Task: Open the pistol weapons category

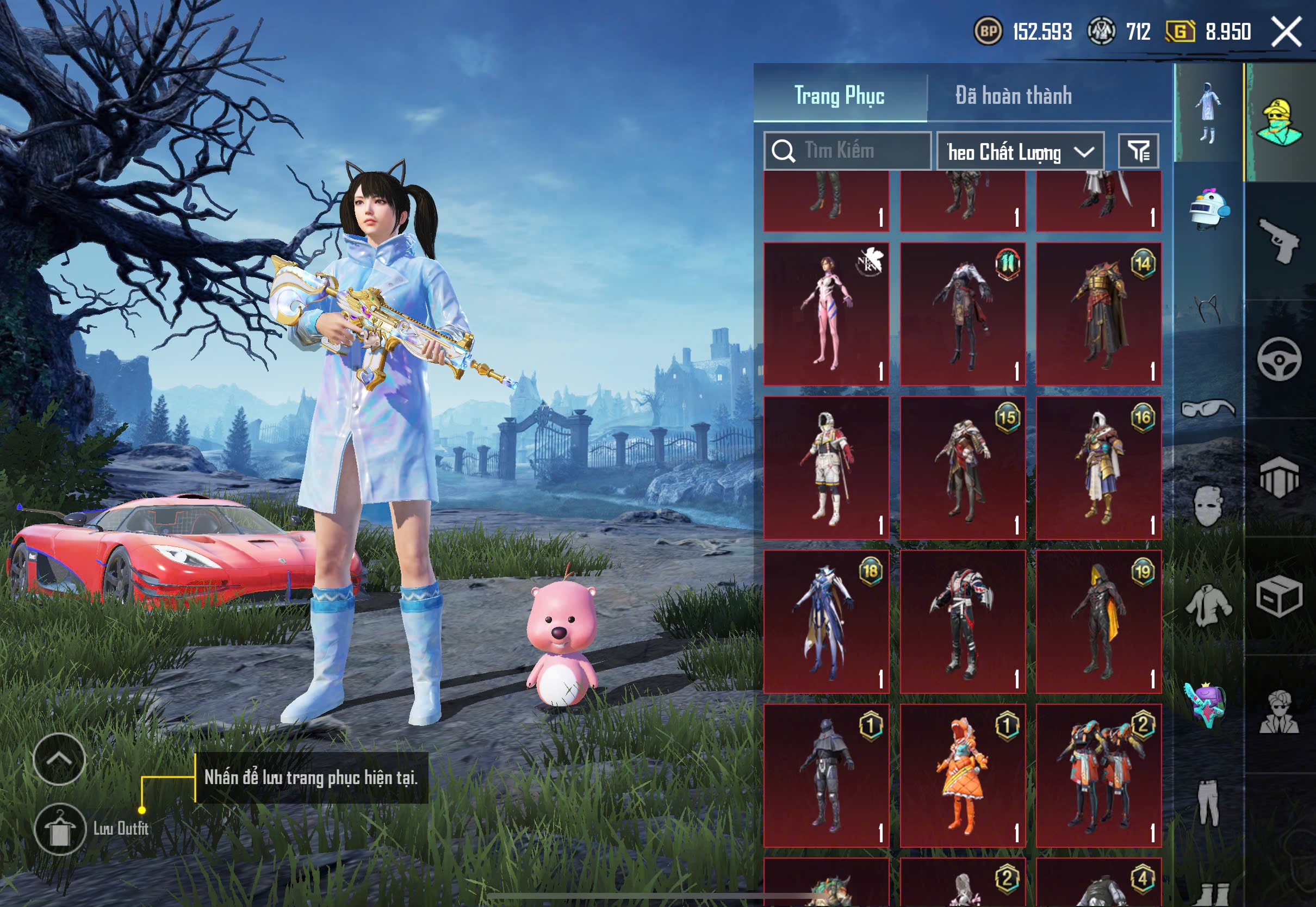Action: tap(1279, 241)
